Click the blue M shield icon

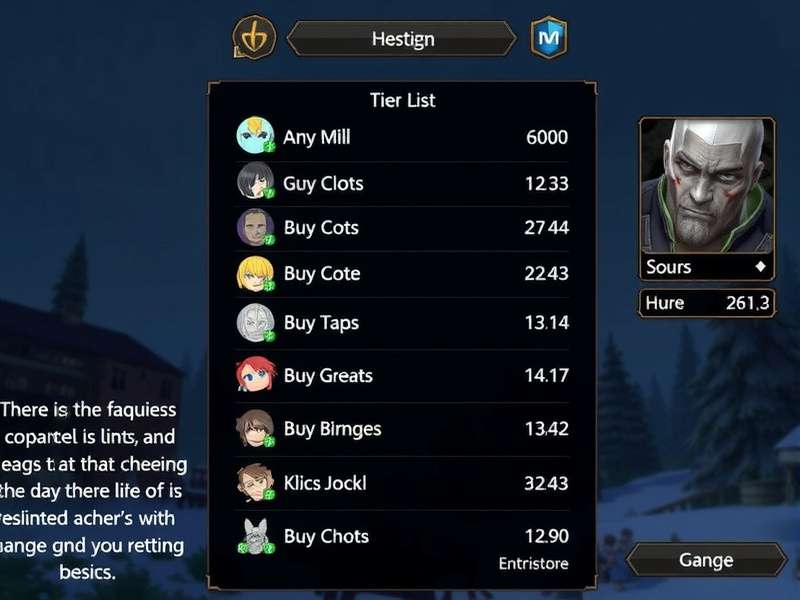[x=549, y=38]
